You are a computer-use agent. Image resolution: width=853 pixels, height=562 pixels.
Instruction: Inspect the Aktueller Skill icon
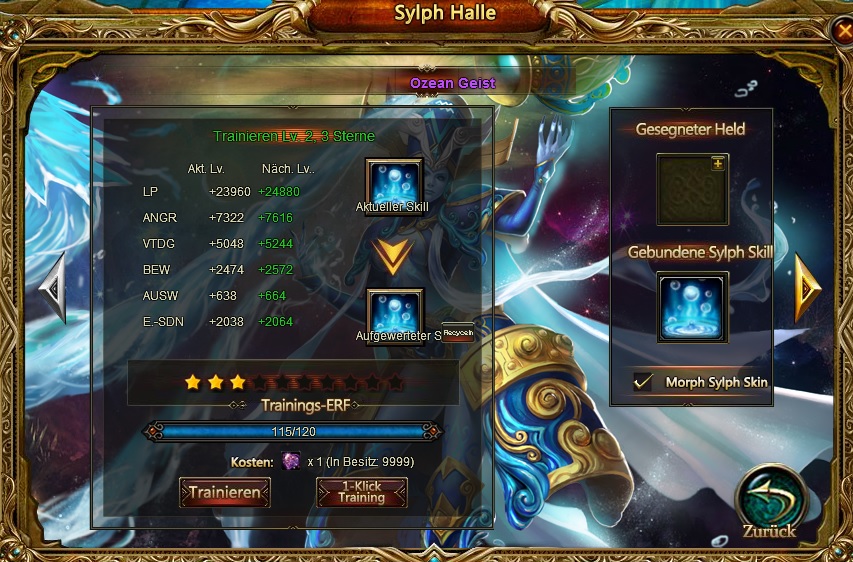coord(395,184)
